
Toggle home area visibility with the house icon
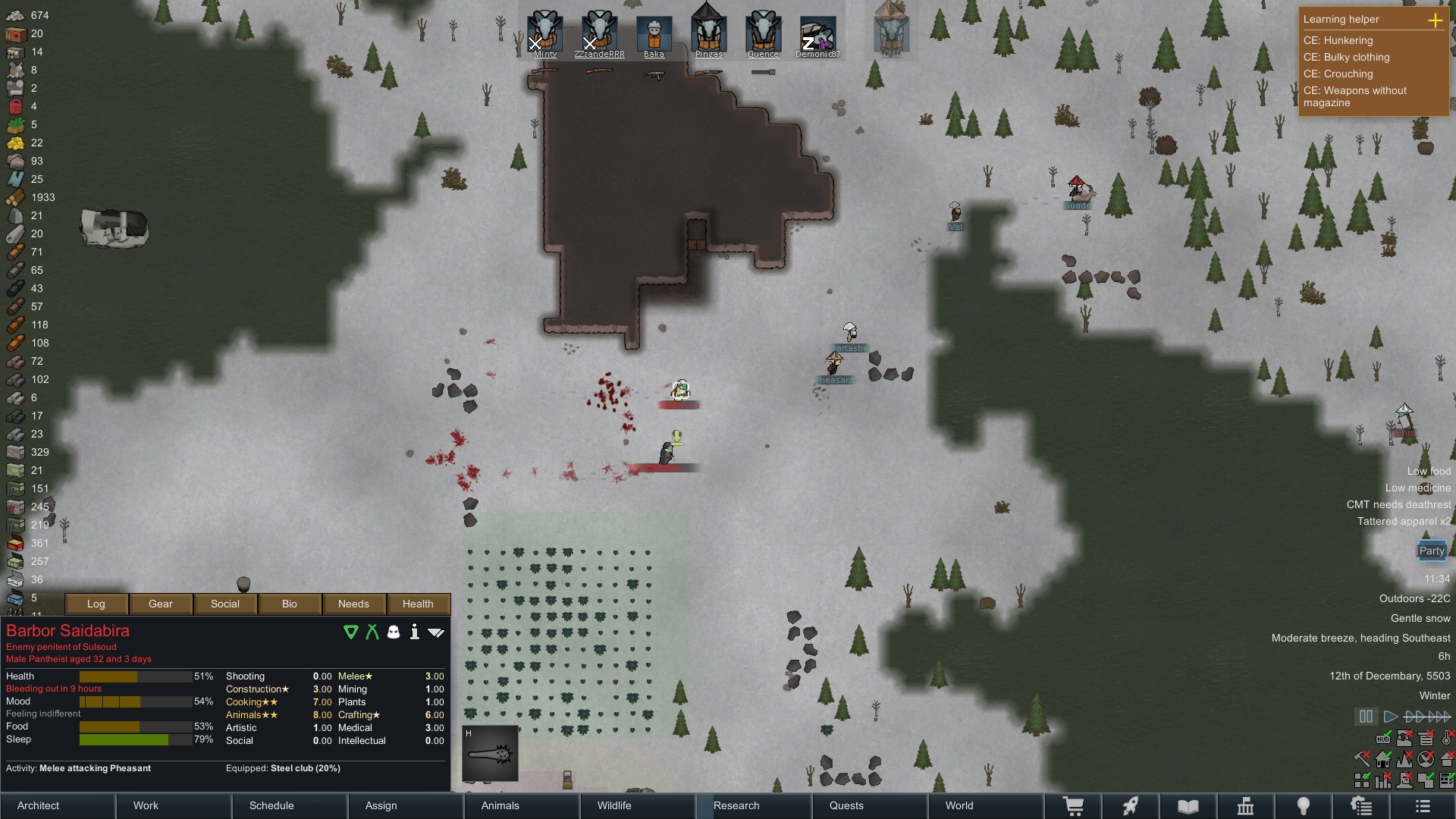[1382, 758]
